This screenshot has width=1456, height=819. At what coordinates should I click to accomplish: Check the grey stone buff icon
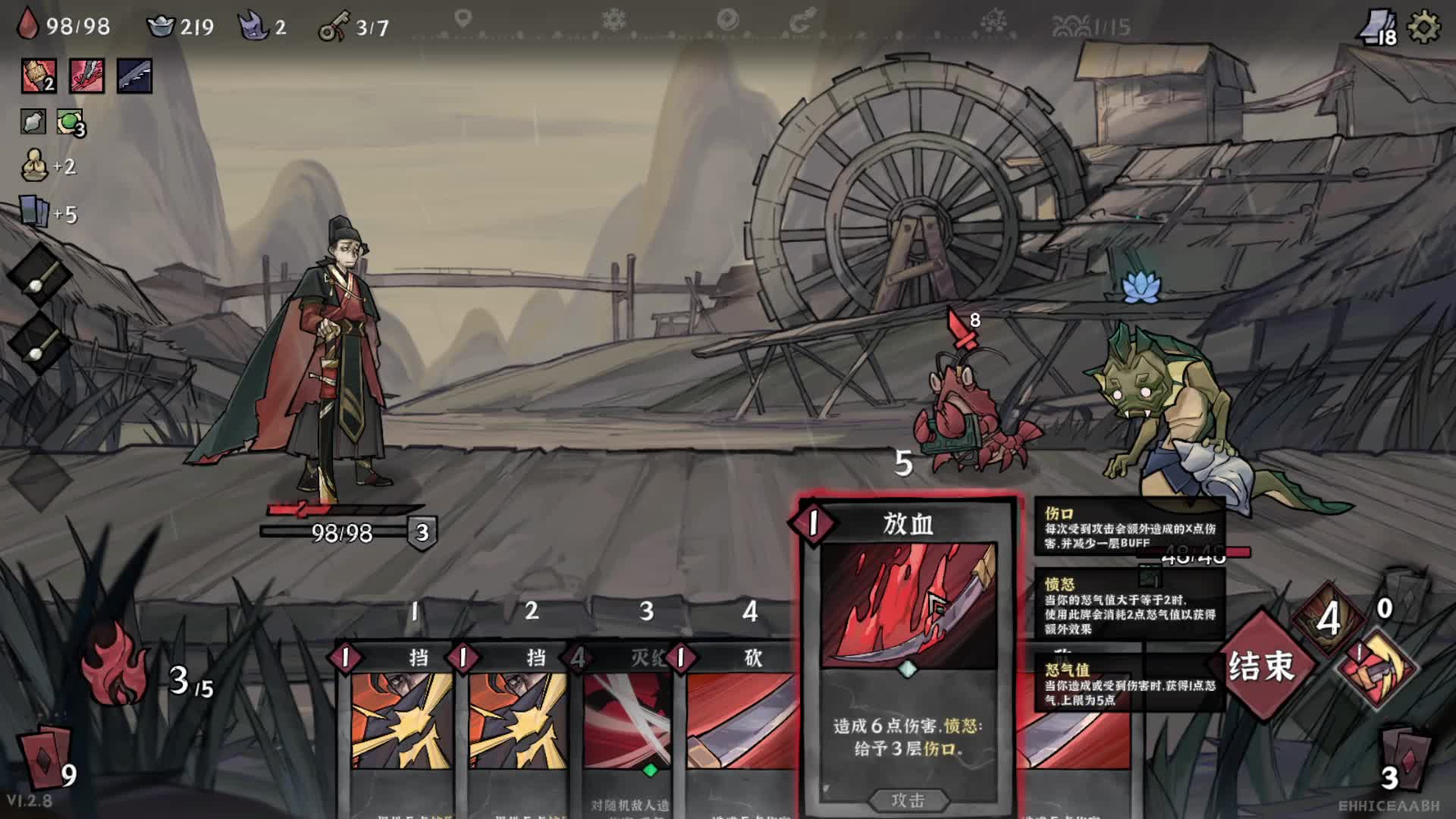(33, 121)
